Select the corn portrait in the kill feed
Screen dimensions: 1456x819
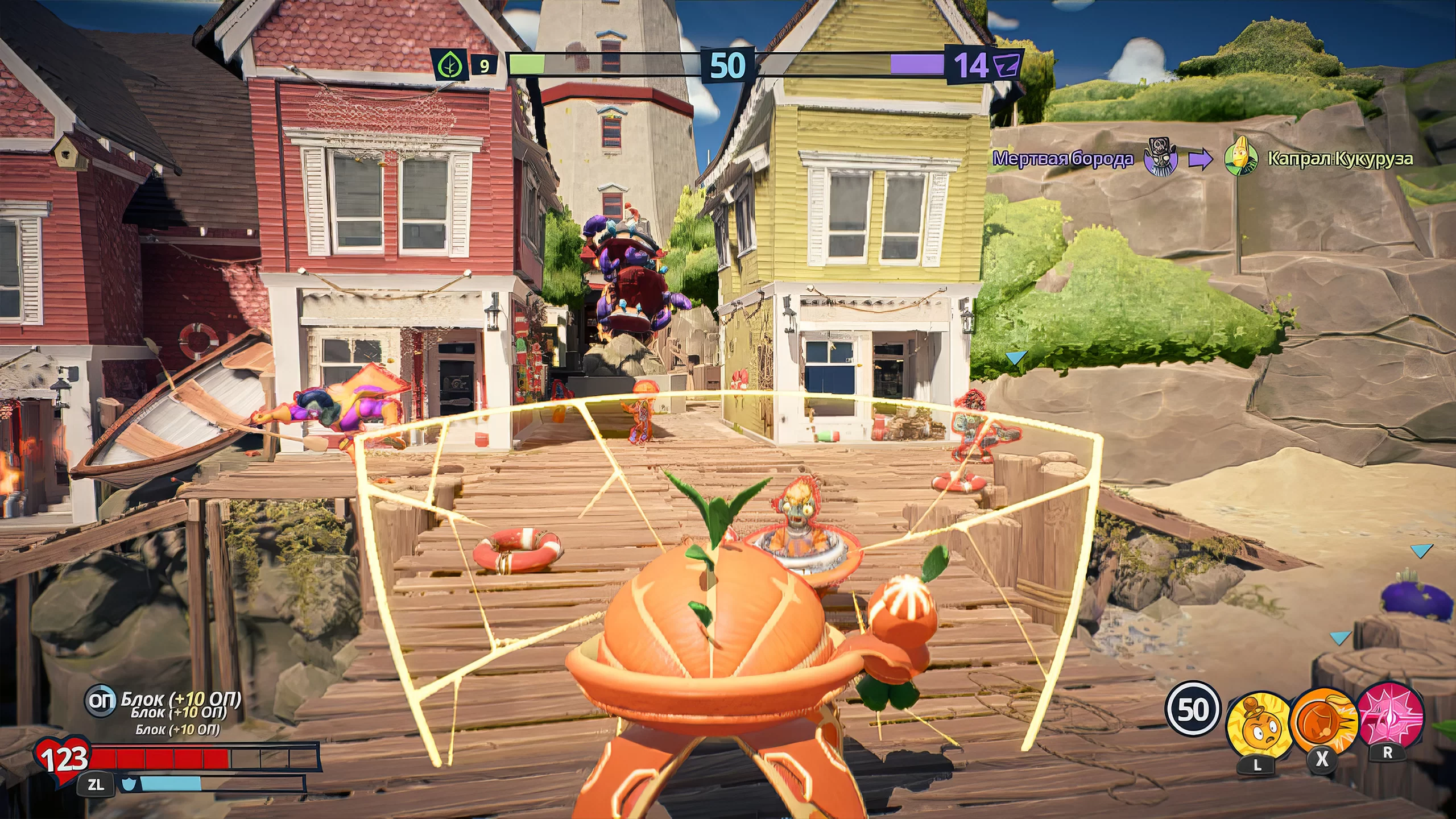pyautogui.click(x=1240, y=158)
